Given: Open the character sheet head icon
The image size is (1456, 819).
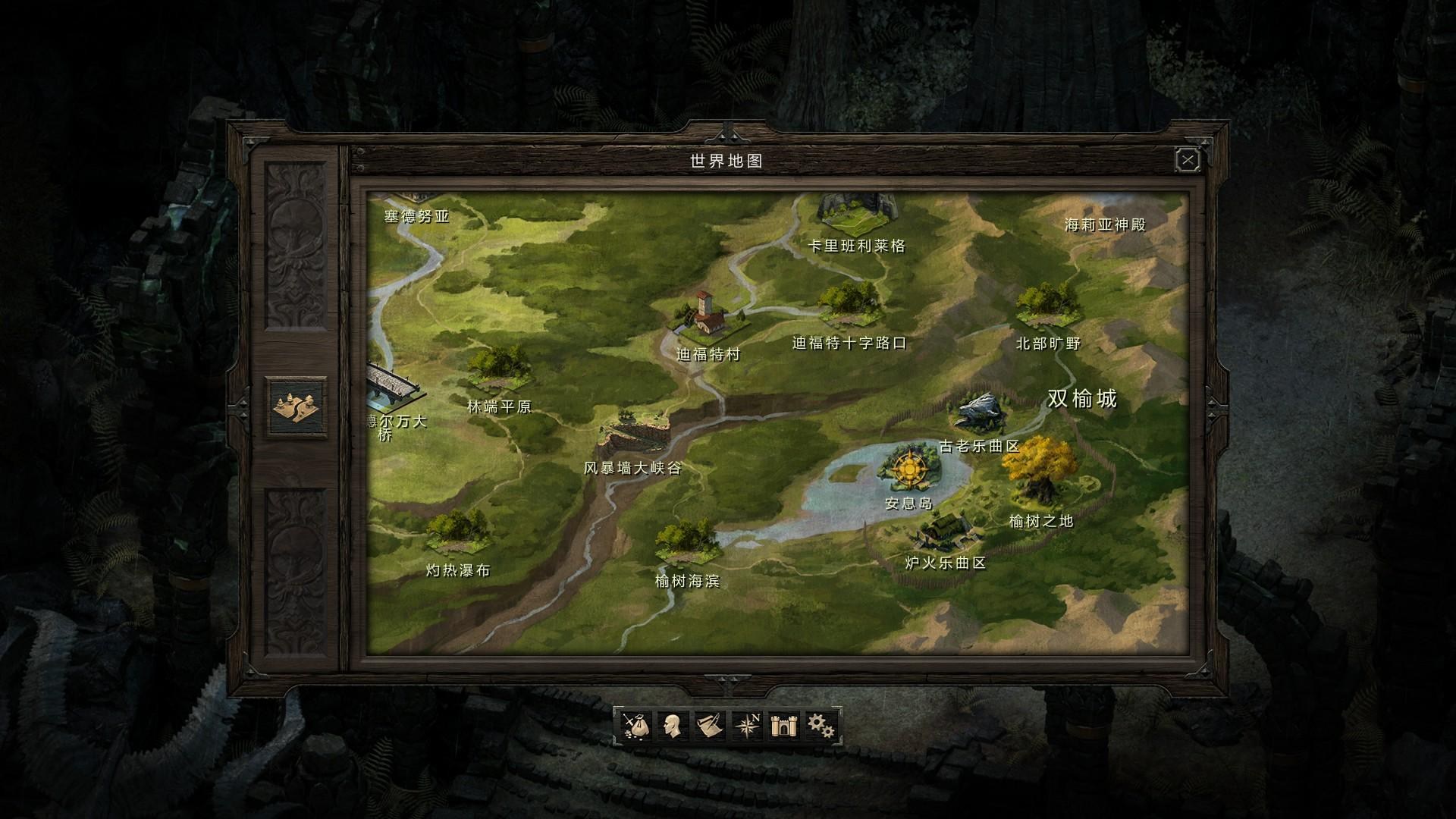Looking at the screenshot, I should 672,726.
